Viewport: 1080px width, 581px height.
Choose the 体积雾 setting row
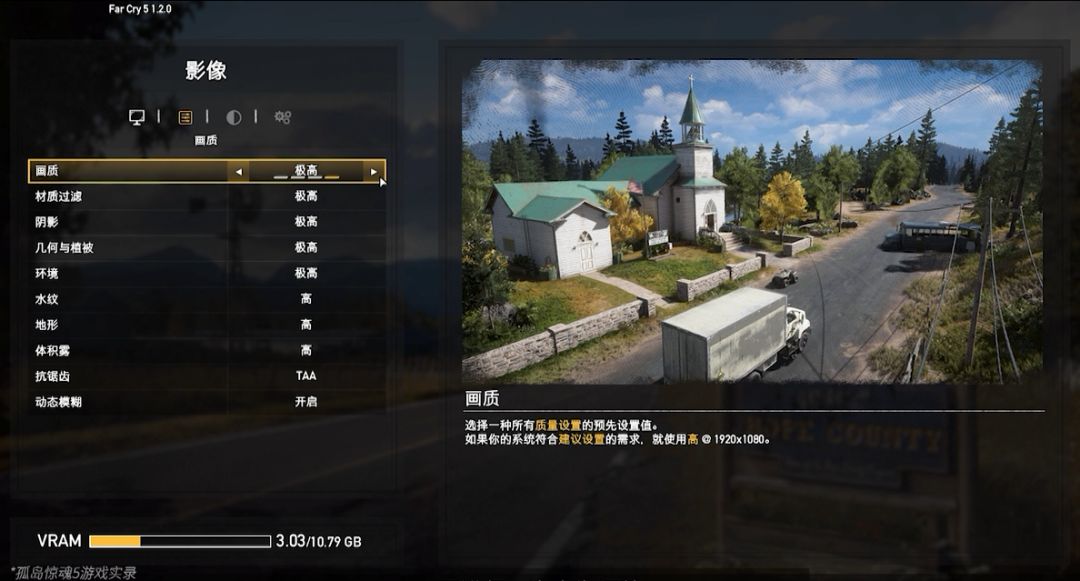[x=206, y=351]
